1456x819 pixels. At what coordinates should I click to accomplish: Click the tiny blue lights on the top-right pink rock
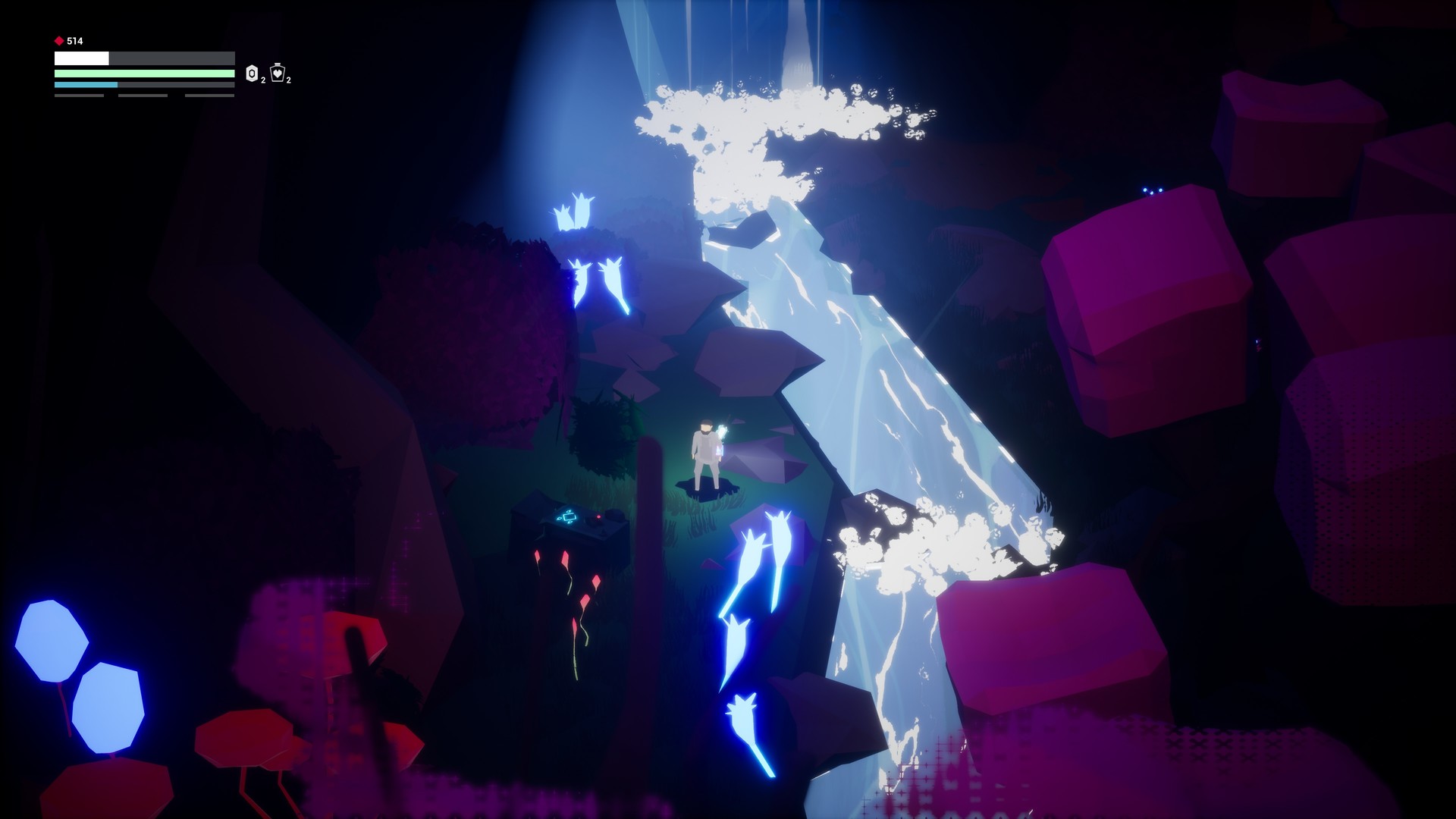[1150, 190]
